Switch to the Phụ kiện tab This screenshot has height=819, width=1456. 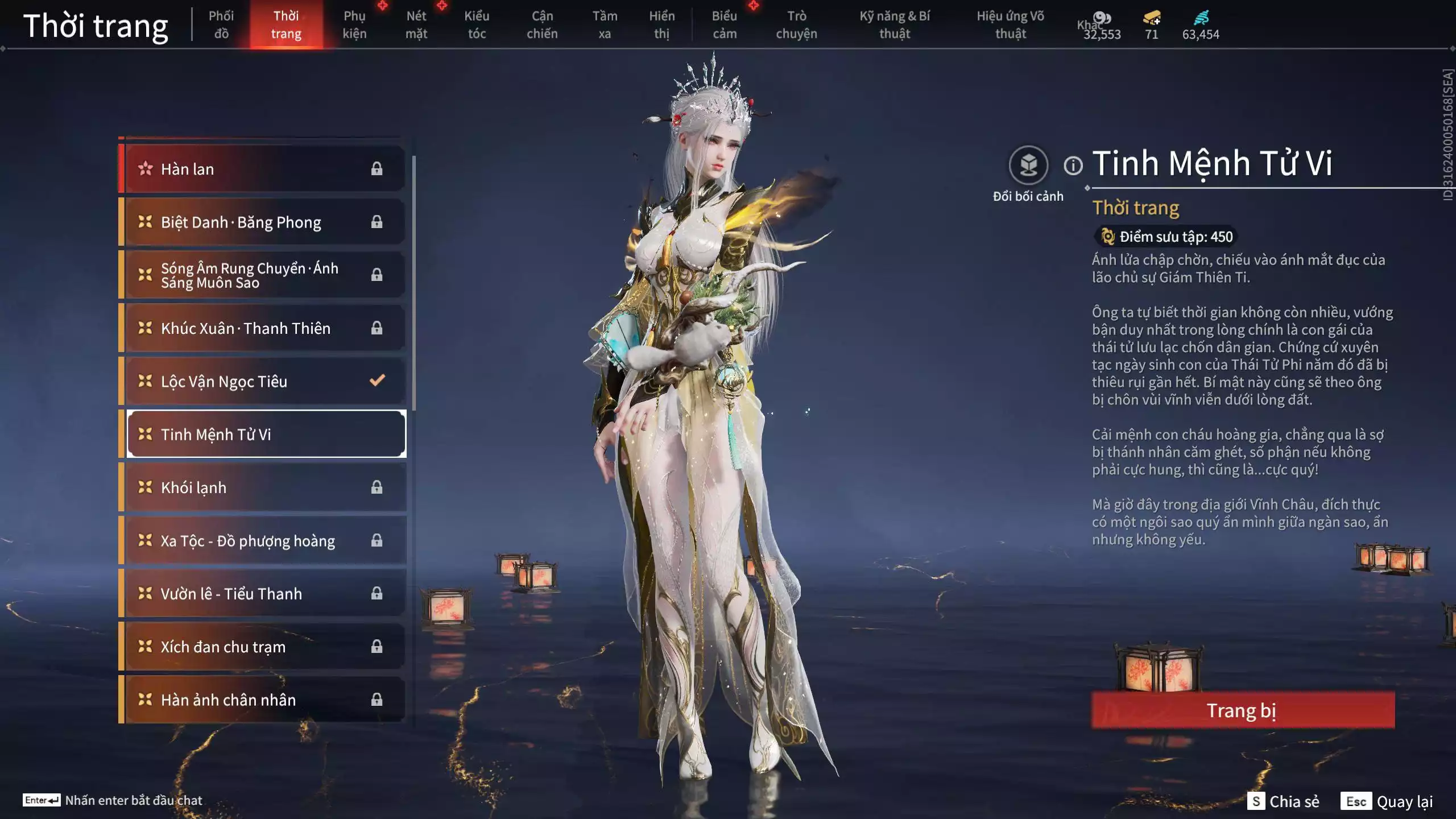coord(354,25)
